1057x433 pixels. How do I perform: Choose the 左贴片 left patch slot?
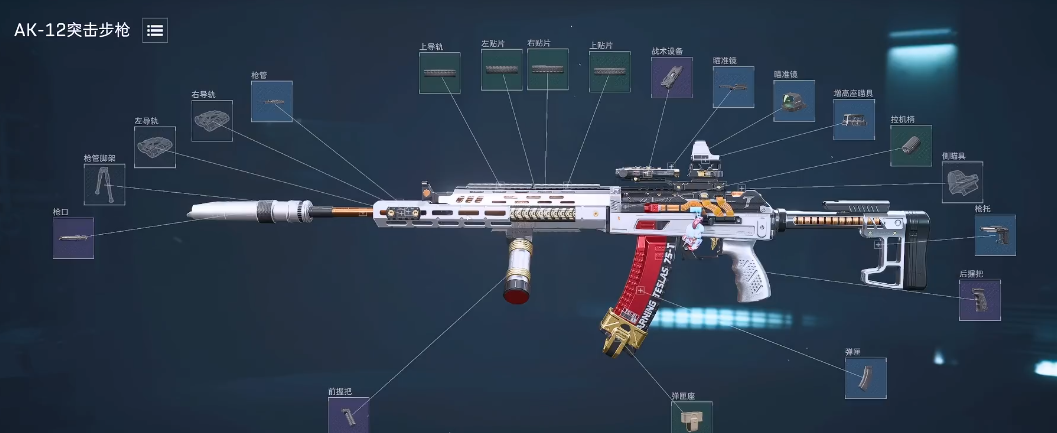pos(501,70)
